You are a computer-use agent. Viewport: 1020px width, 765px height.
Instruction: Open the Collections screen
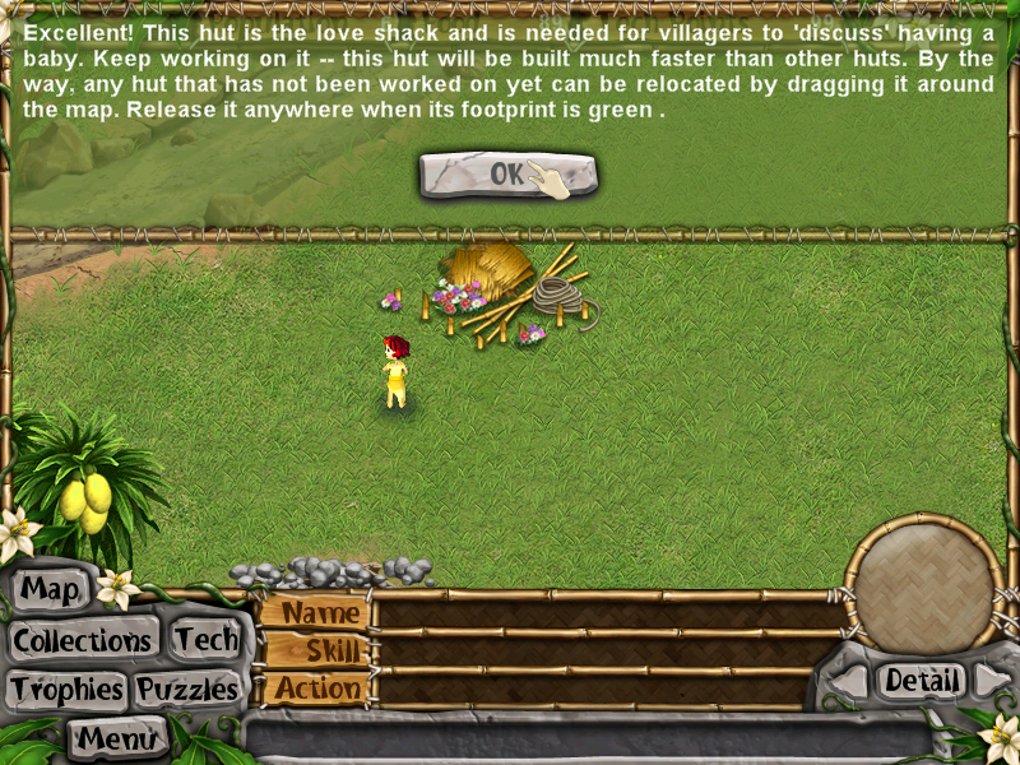[83, 640]
